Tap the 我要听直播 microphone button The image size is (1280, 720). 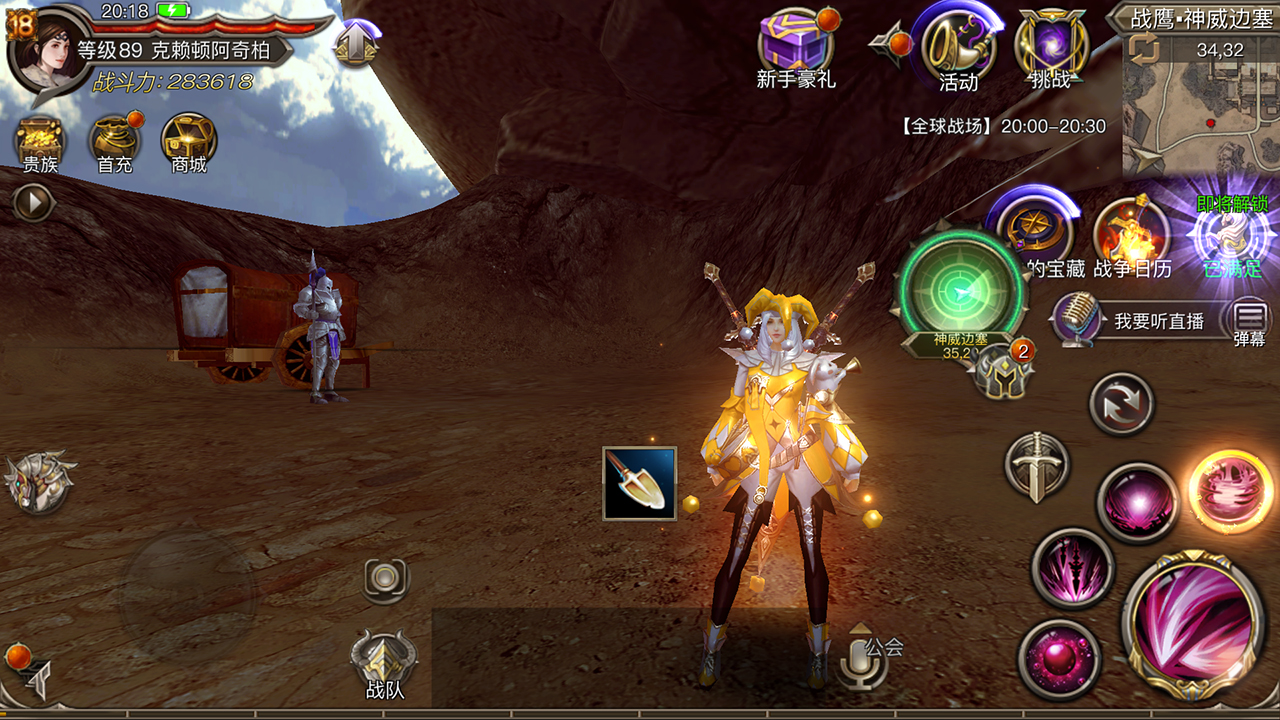(x=1076, y=320)
